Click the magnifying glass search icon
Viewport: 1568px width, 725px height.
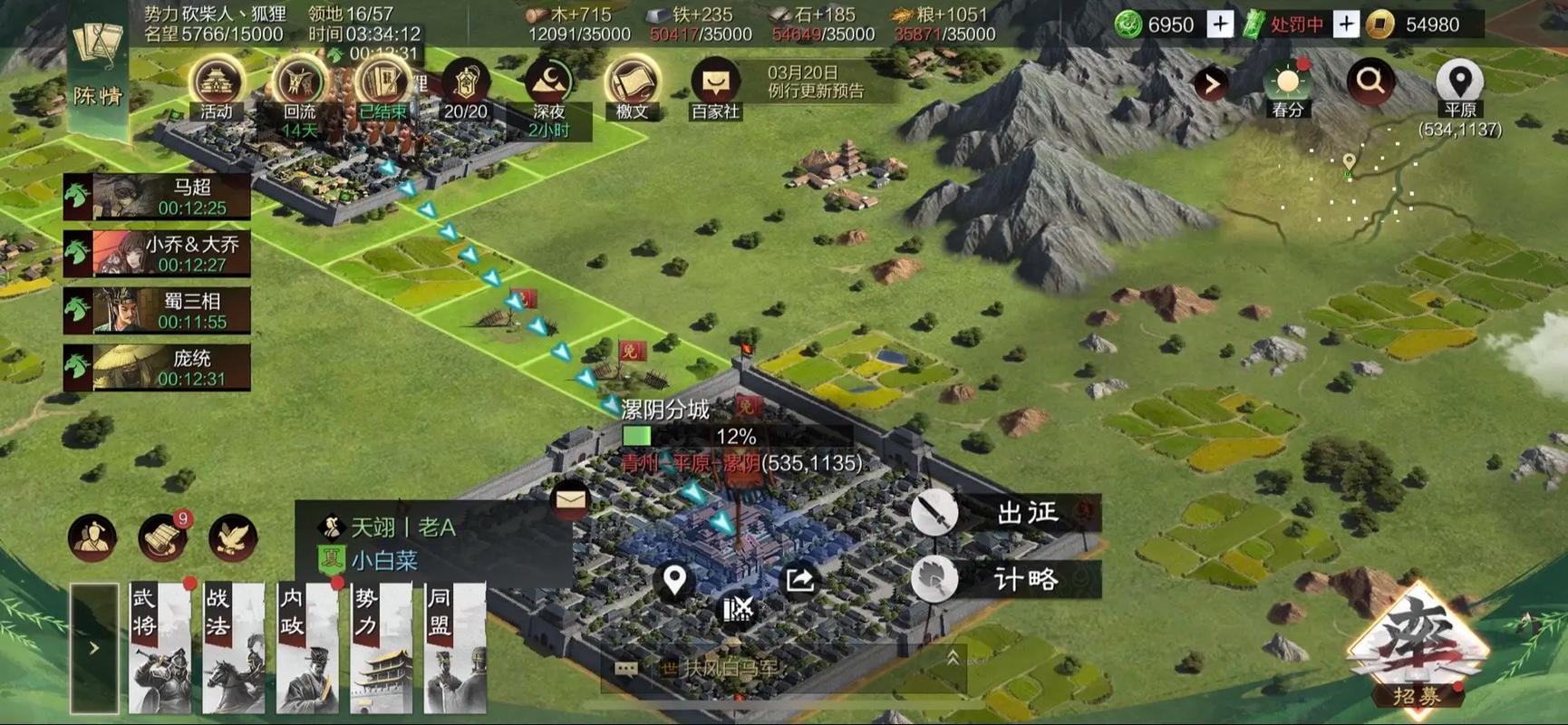point(1370,82)
